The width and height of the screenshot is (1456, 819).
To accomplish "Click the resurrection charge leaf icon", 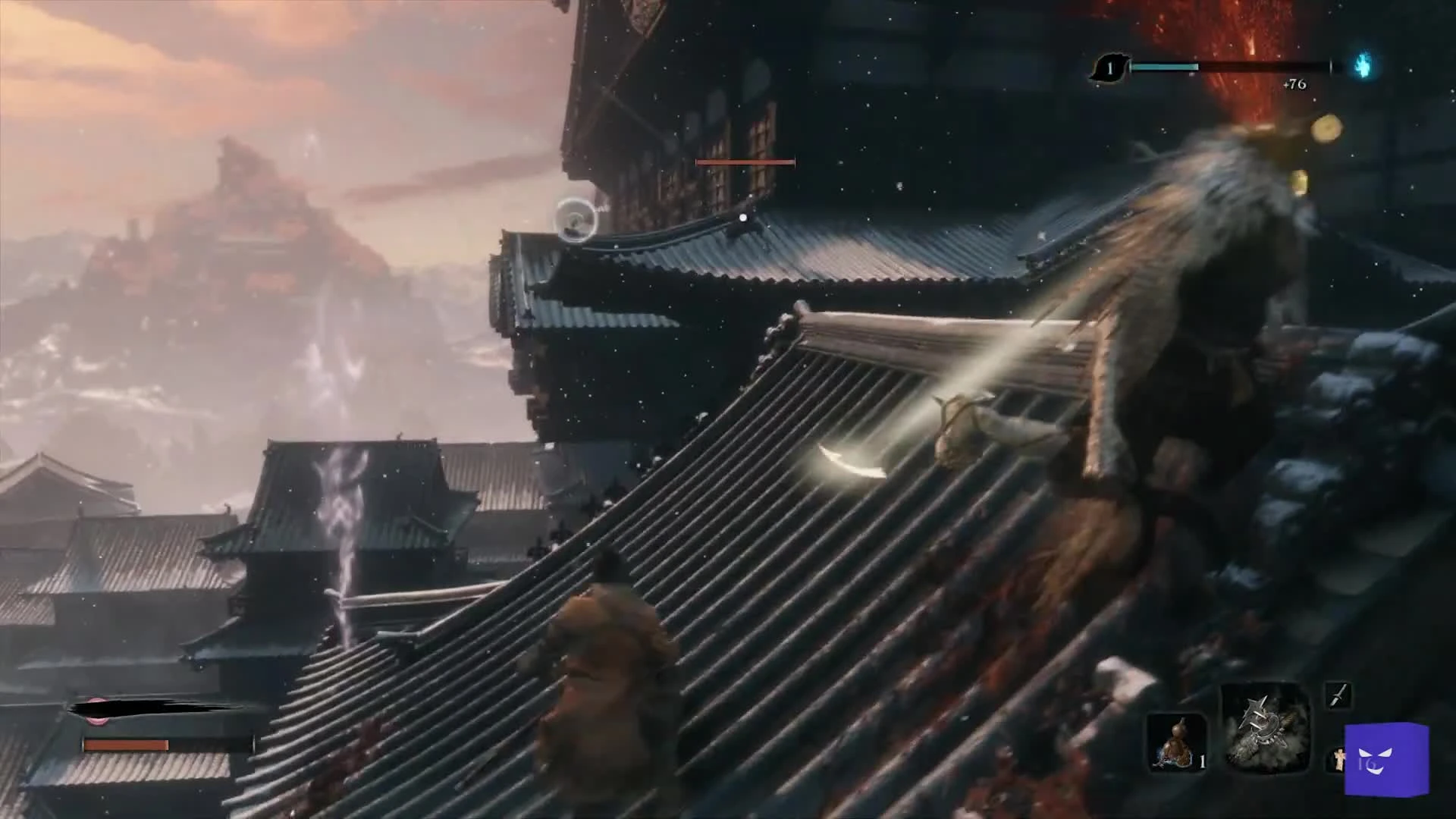I will click(x=1110, y=69).
